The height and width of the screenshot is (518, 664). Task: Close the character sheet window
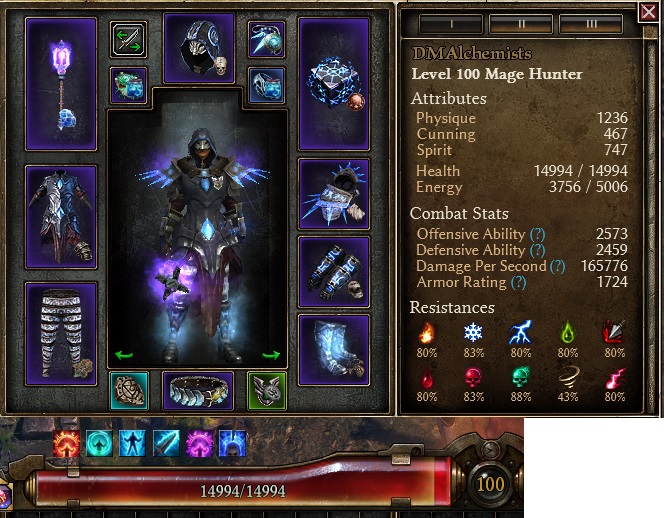pos(648,14)
